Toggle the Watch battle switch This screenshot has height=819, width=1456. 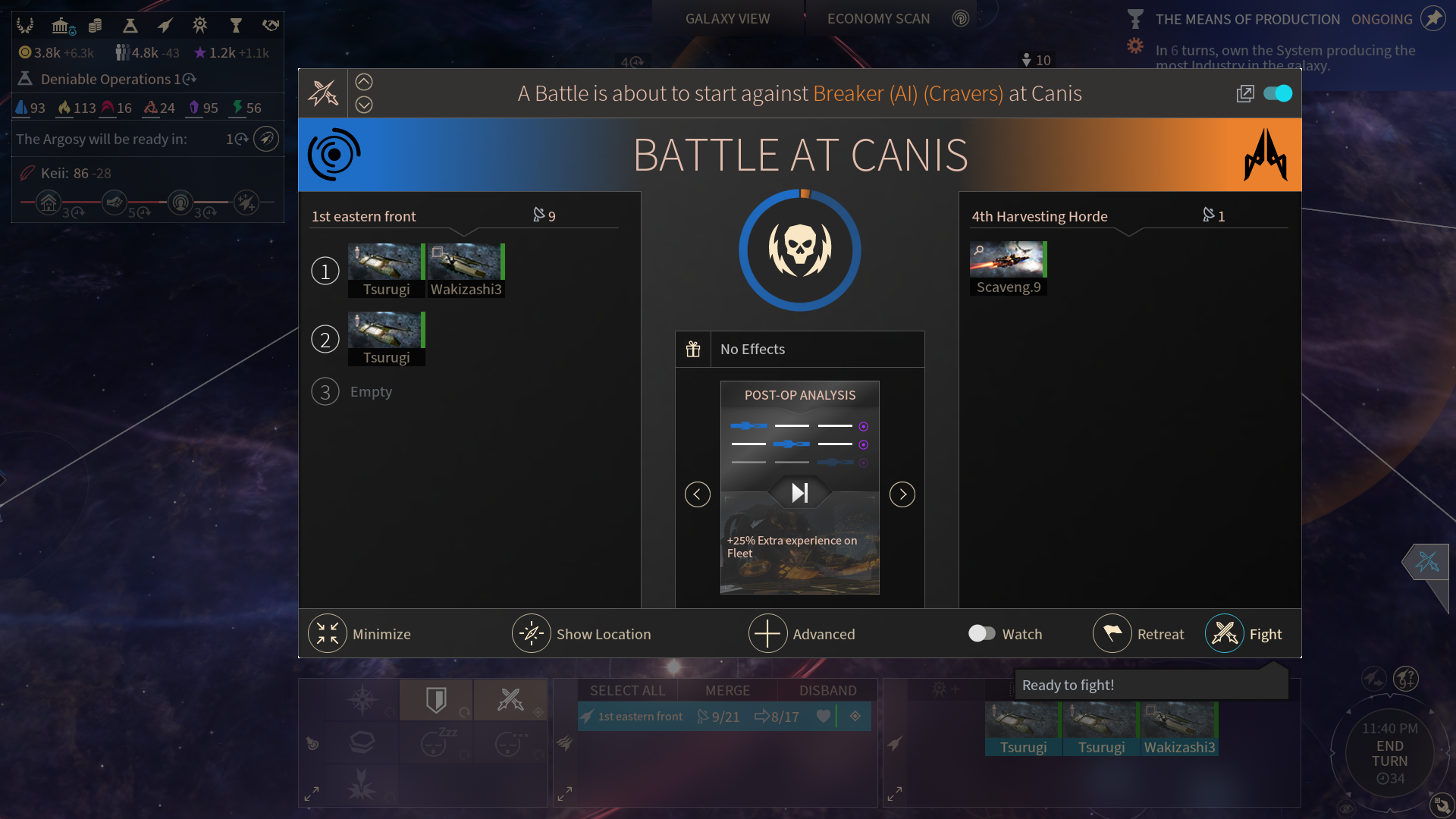click(982, 633)
